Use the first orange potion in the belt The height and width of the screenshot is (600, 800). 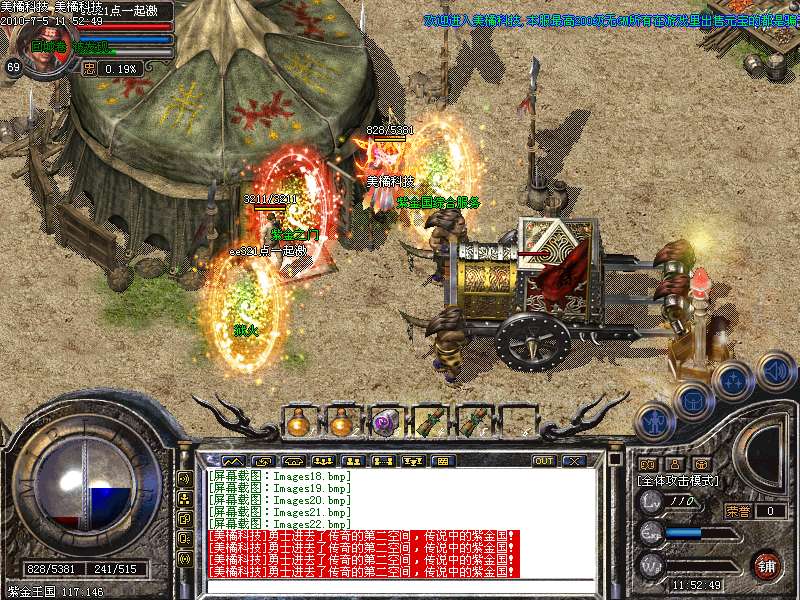tap(297, 422)
